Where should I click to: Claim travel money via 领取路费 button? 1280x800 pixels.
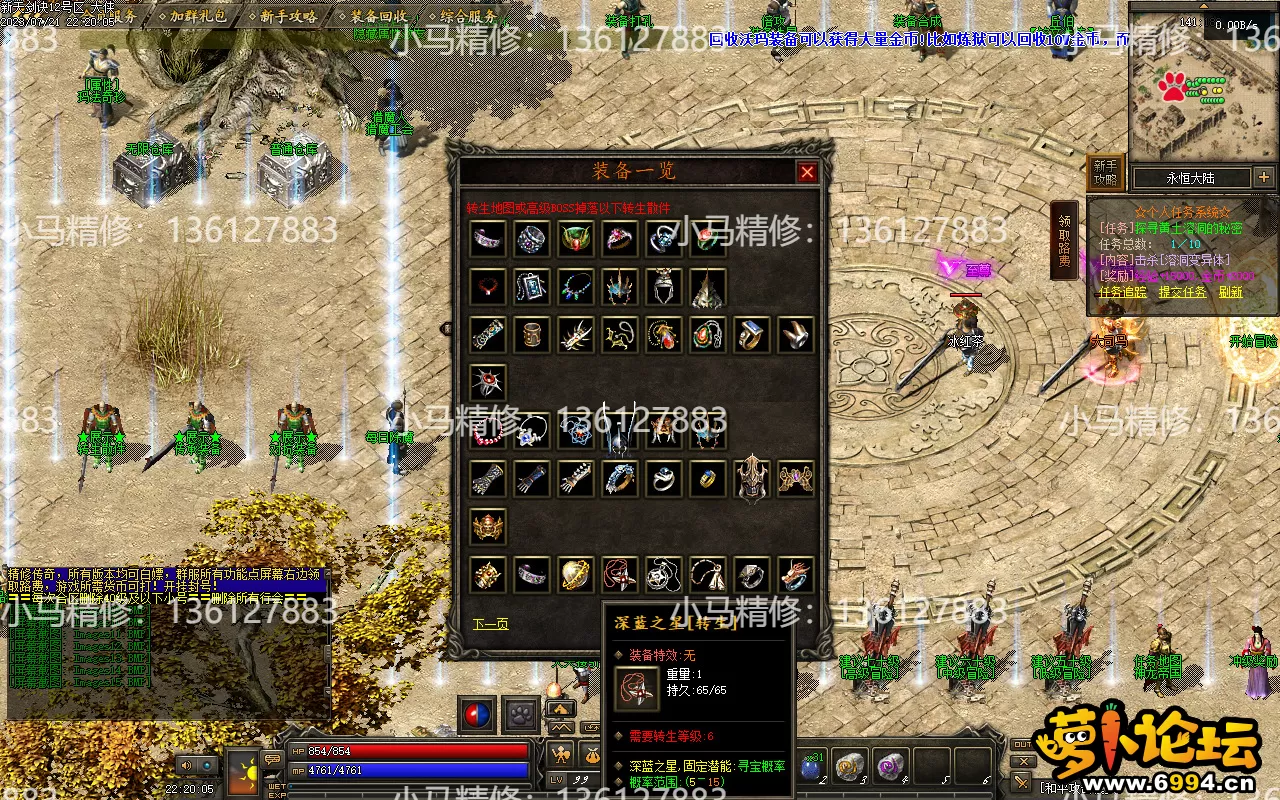coord(1064,240)
